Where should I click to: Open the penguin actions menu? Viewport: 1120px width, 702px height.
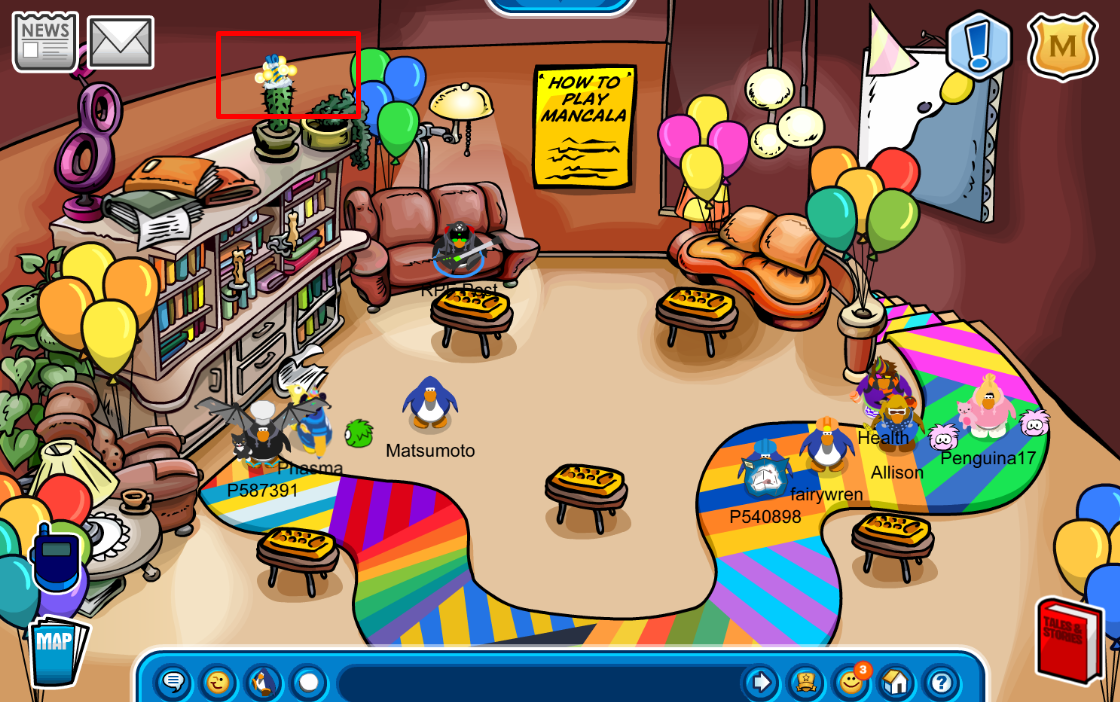264,683
